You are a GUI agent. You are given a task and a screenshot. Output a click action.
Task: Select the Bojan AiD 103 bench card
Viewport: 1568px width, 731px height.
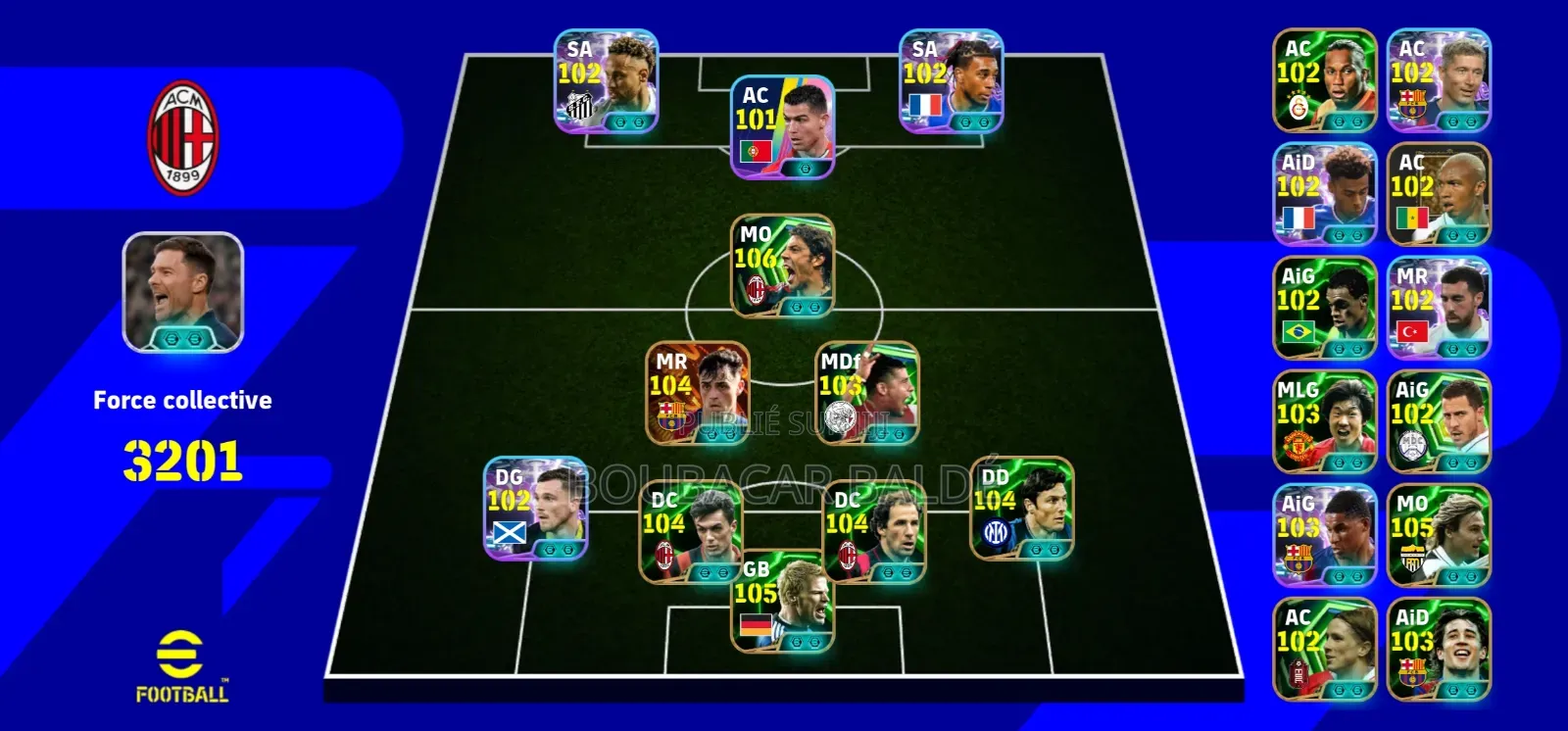(1439, 647)
